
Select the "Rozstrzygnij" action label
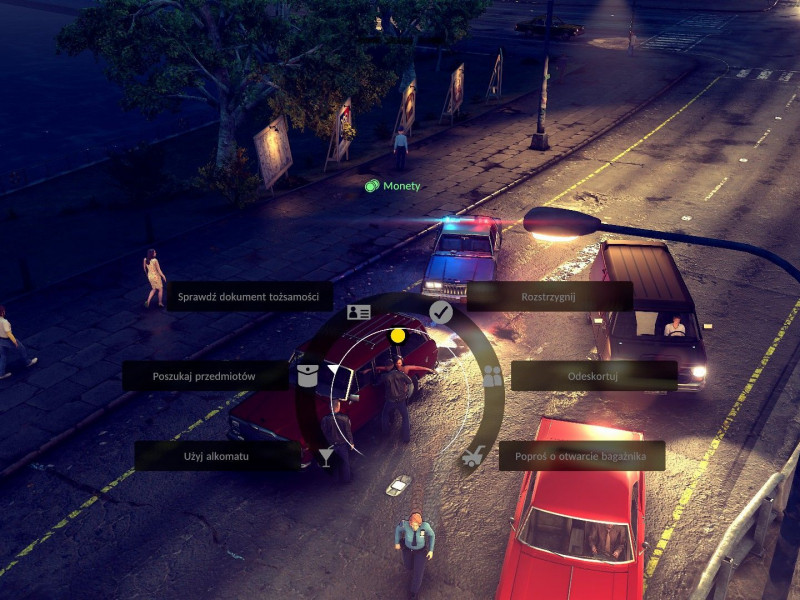click(x=549, y=296)
